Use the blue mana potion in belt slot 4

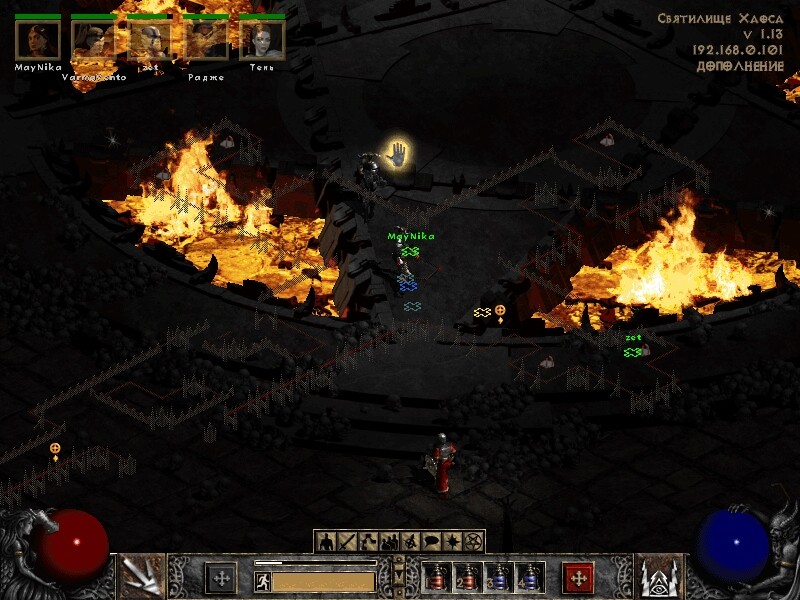(x=528, y=577)
